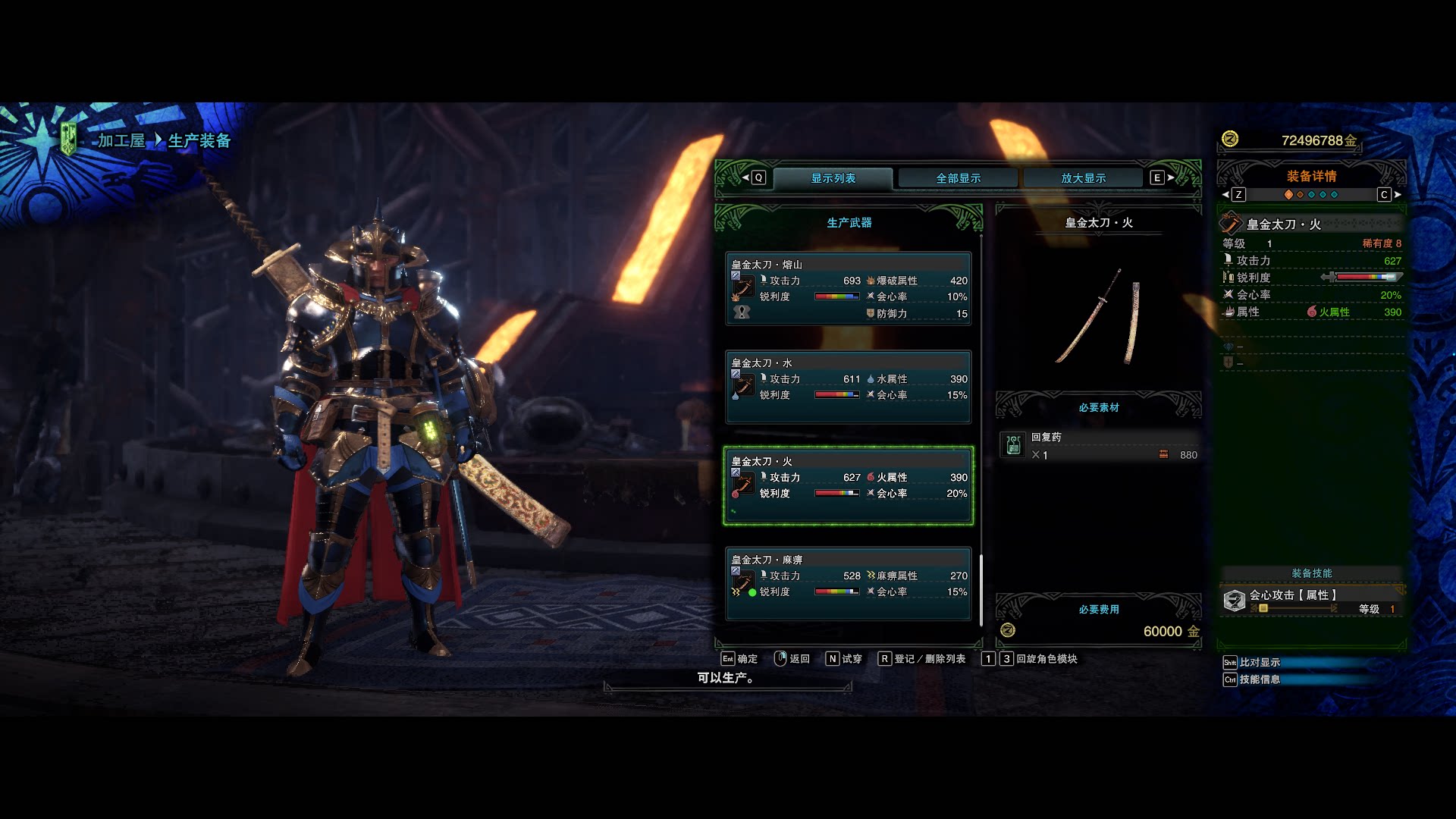Switch to the 全部显示 tab

[957, 177]
